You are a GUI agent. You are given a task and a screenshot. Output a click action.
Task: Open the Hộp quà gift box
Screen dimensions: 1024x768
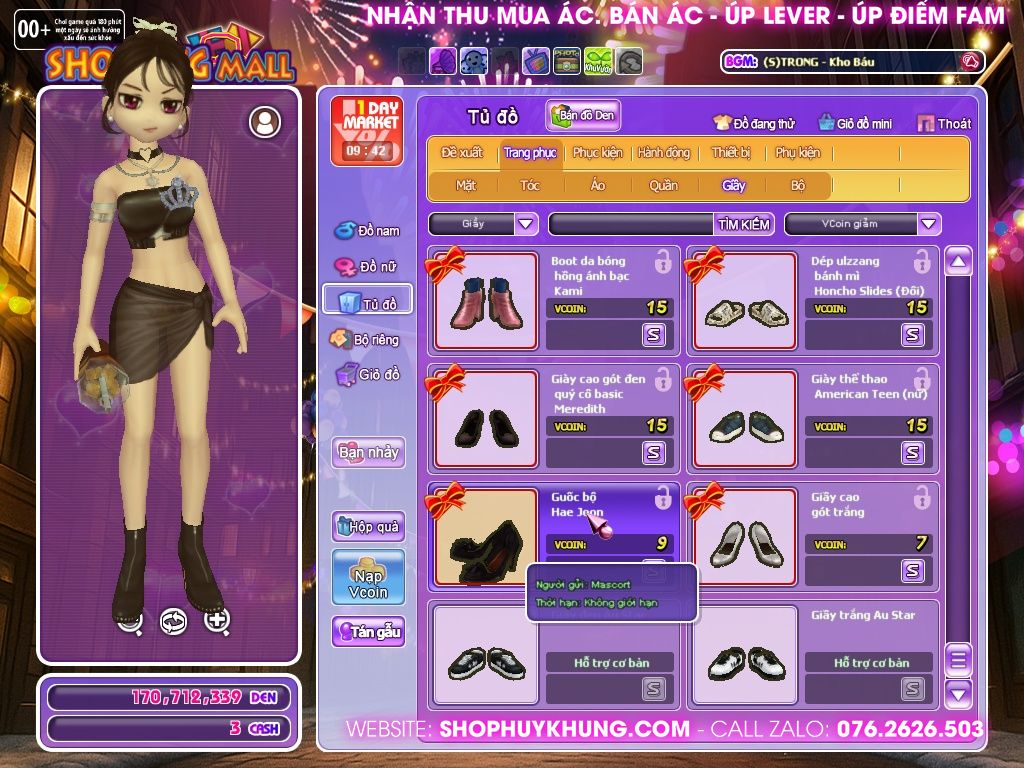click(368, 526)
